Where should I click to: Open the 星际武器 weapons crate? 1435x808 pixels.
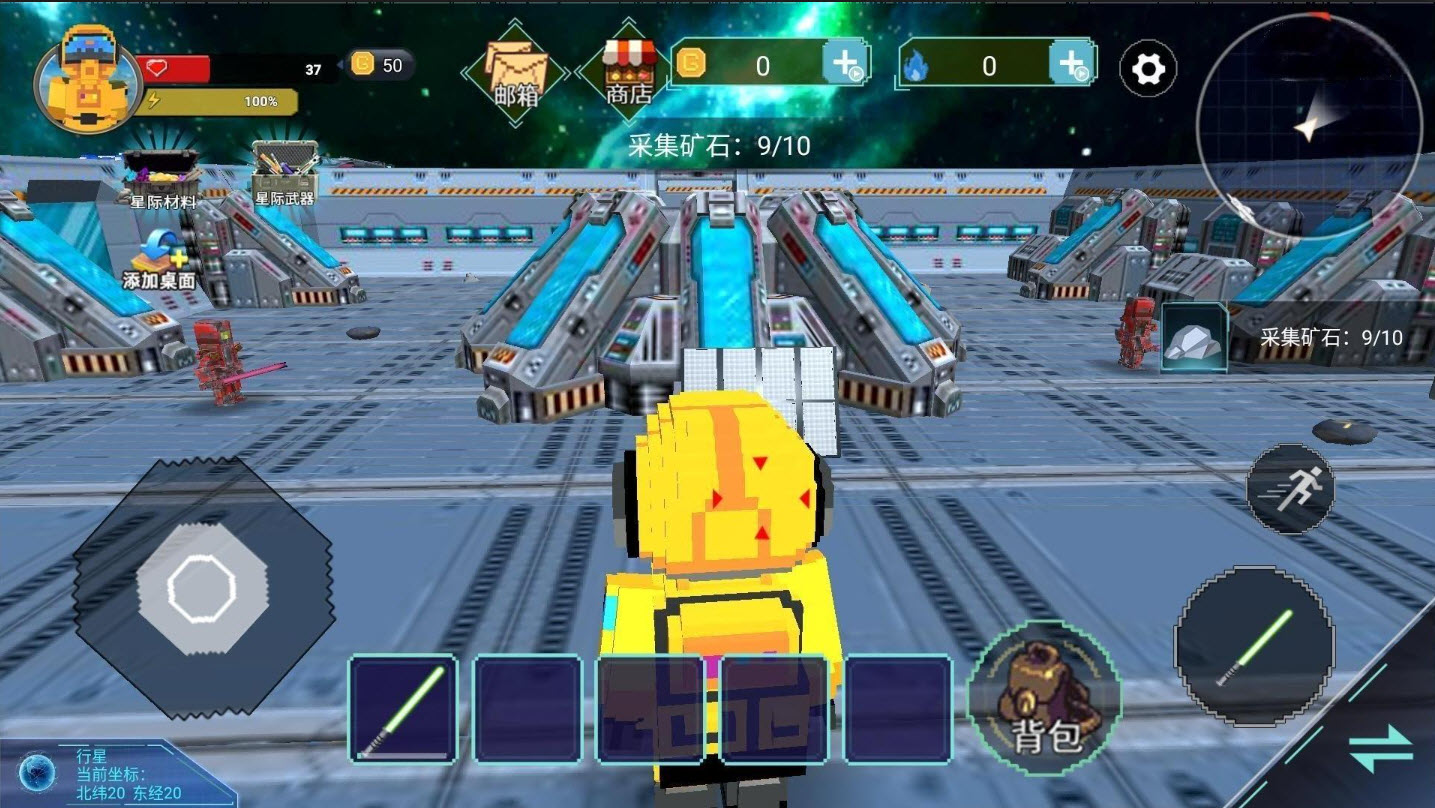284,174
